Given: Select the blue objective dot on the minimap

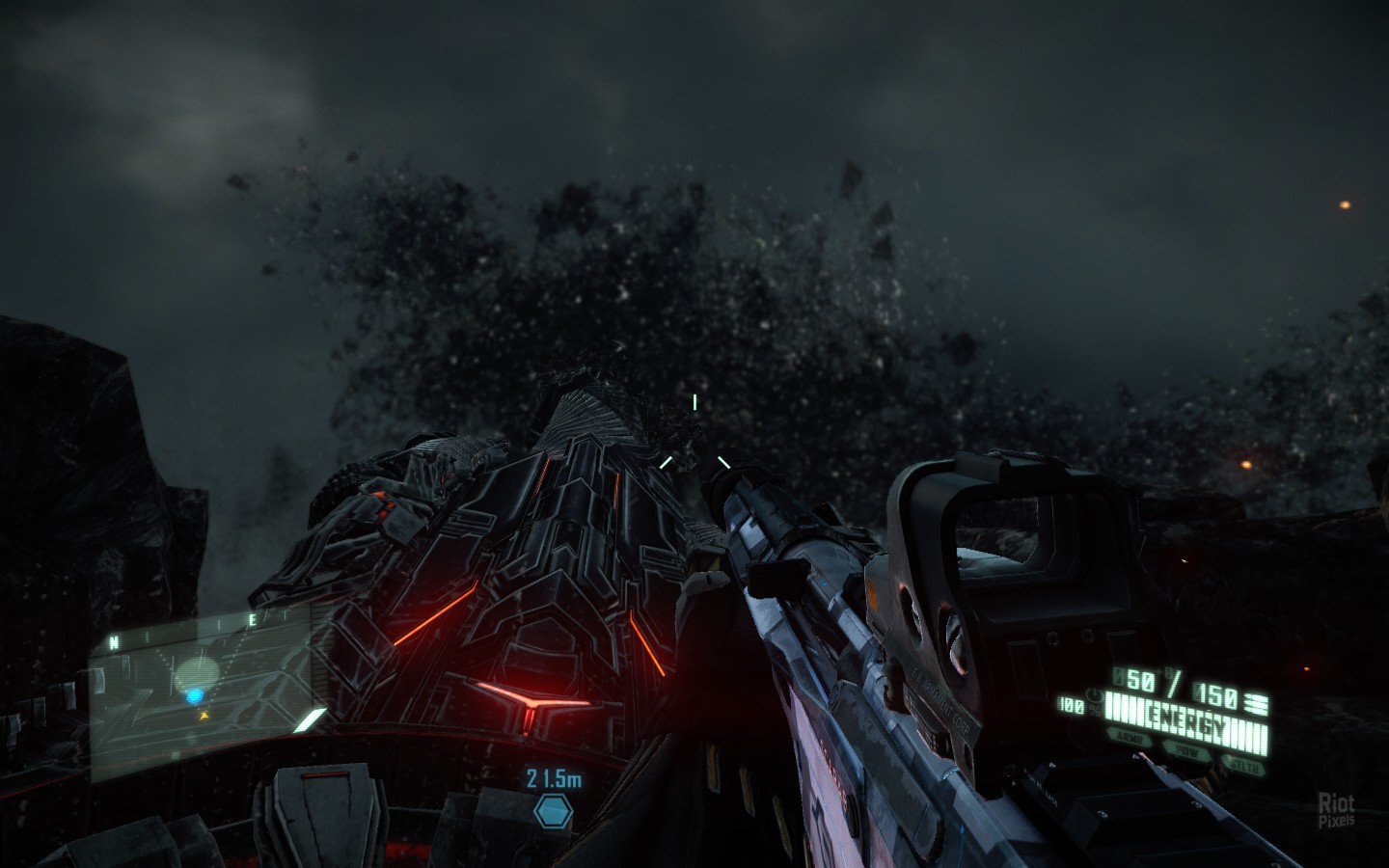Looking at the screenshot, I should 195,694.
